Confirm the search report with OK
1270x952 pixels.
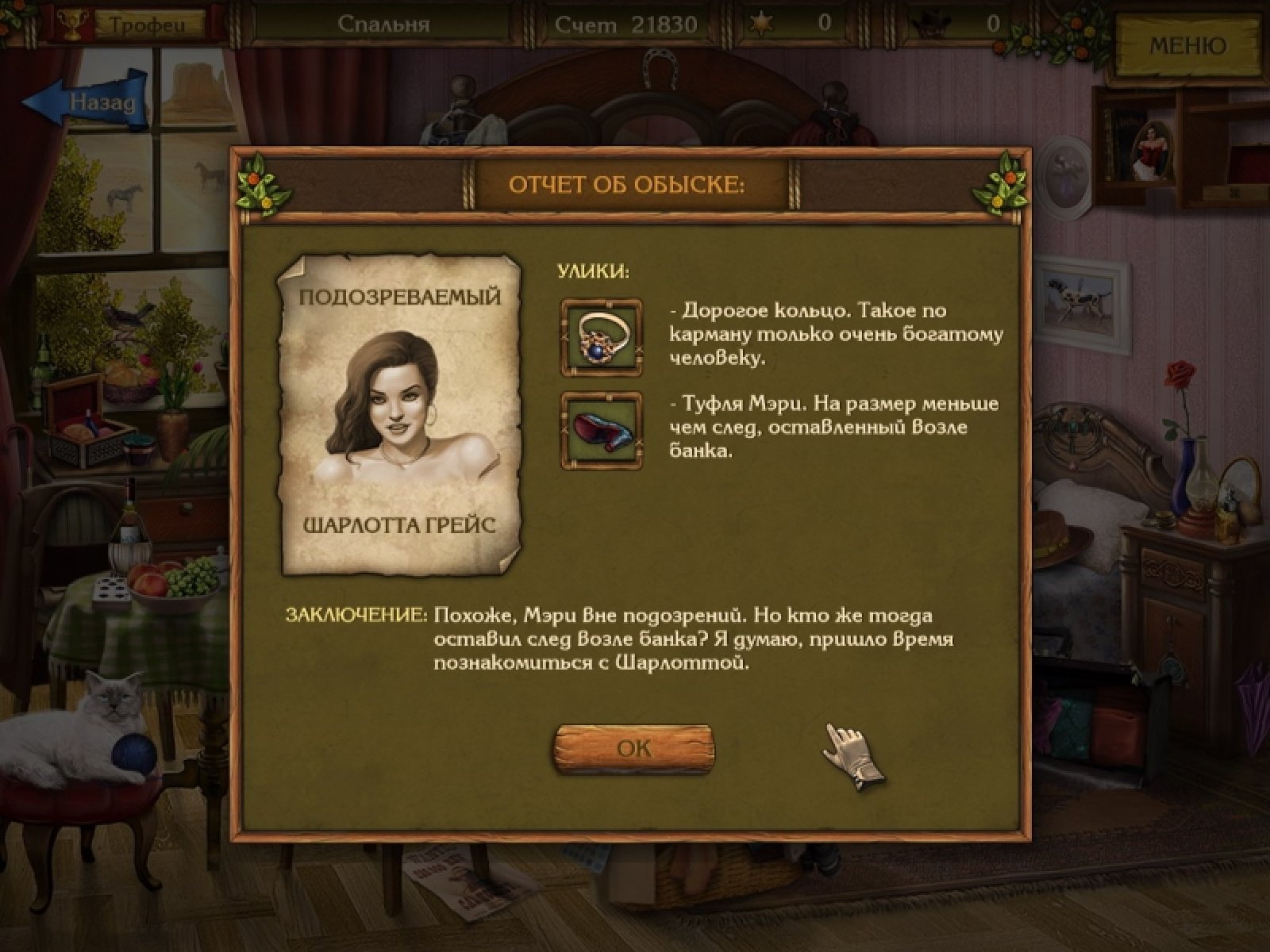point(633,748)
